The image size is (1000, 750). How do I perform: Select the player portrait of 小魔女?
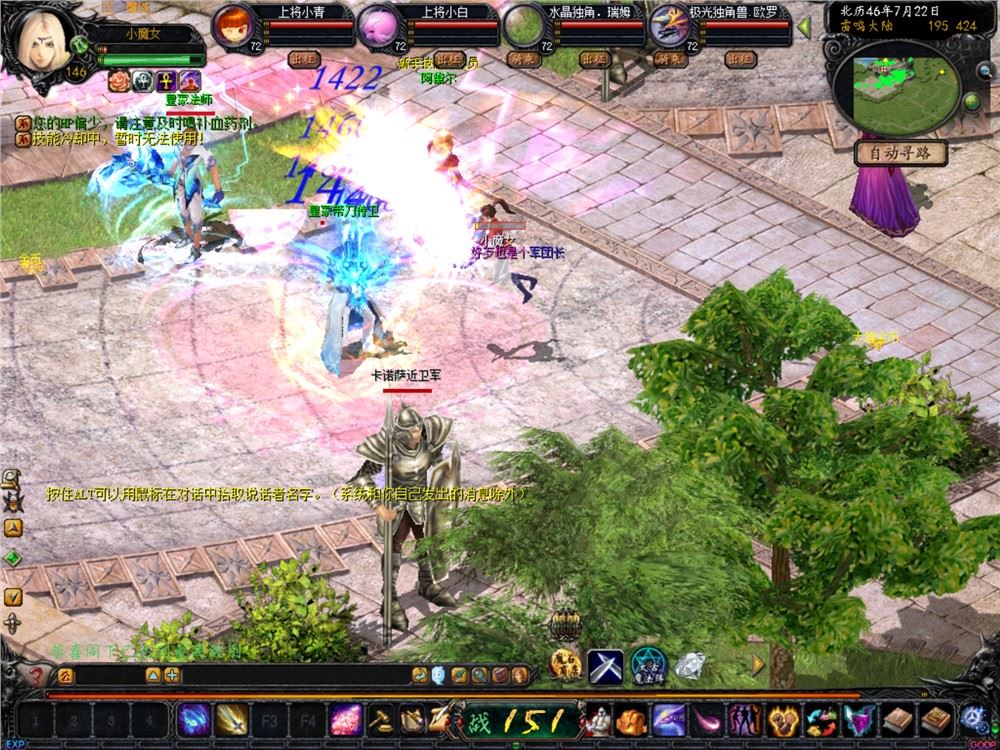click(44, 42)
